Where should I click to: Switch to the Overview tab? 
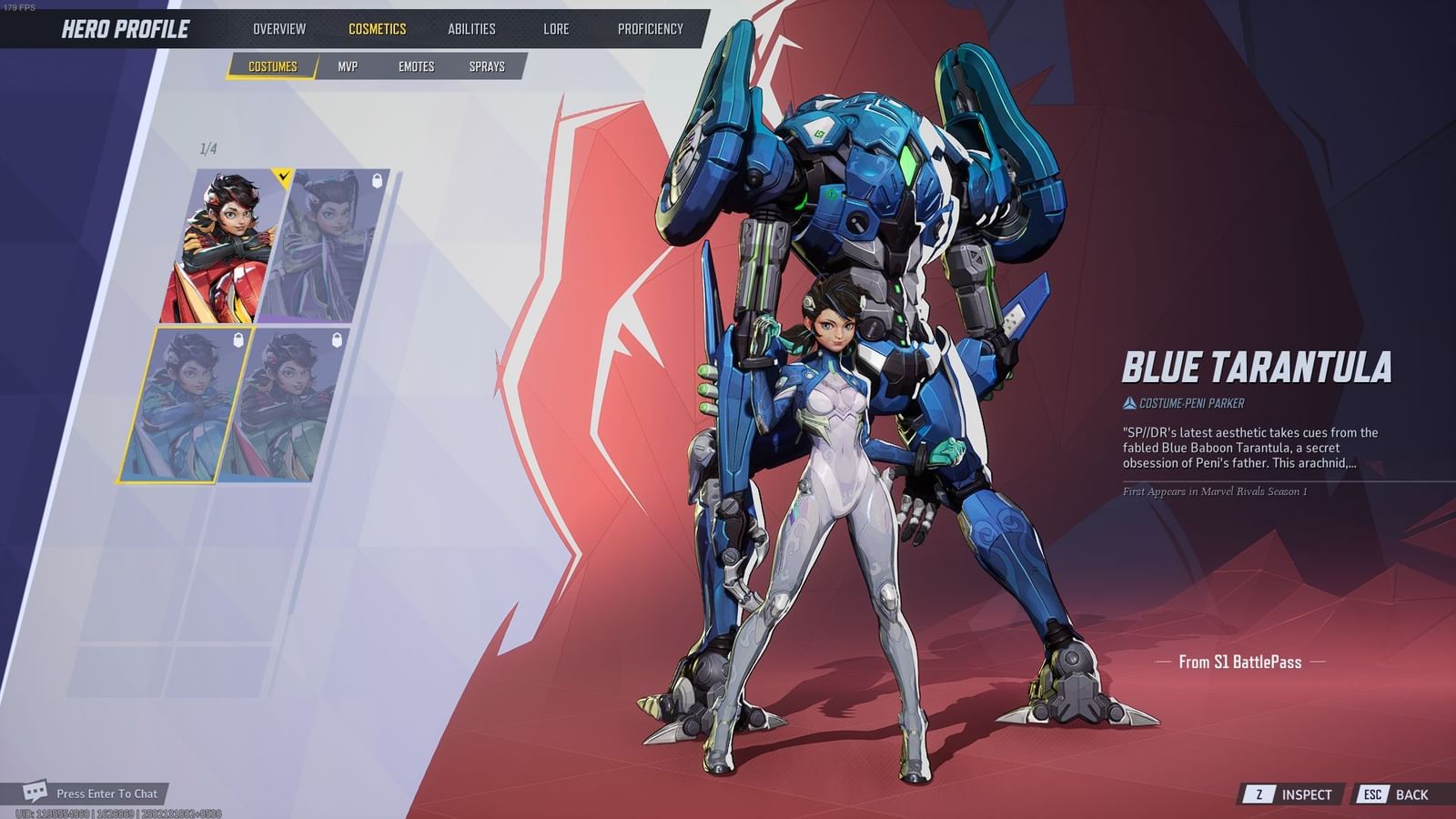click(x=281, y=29)
